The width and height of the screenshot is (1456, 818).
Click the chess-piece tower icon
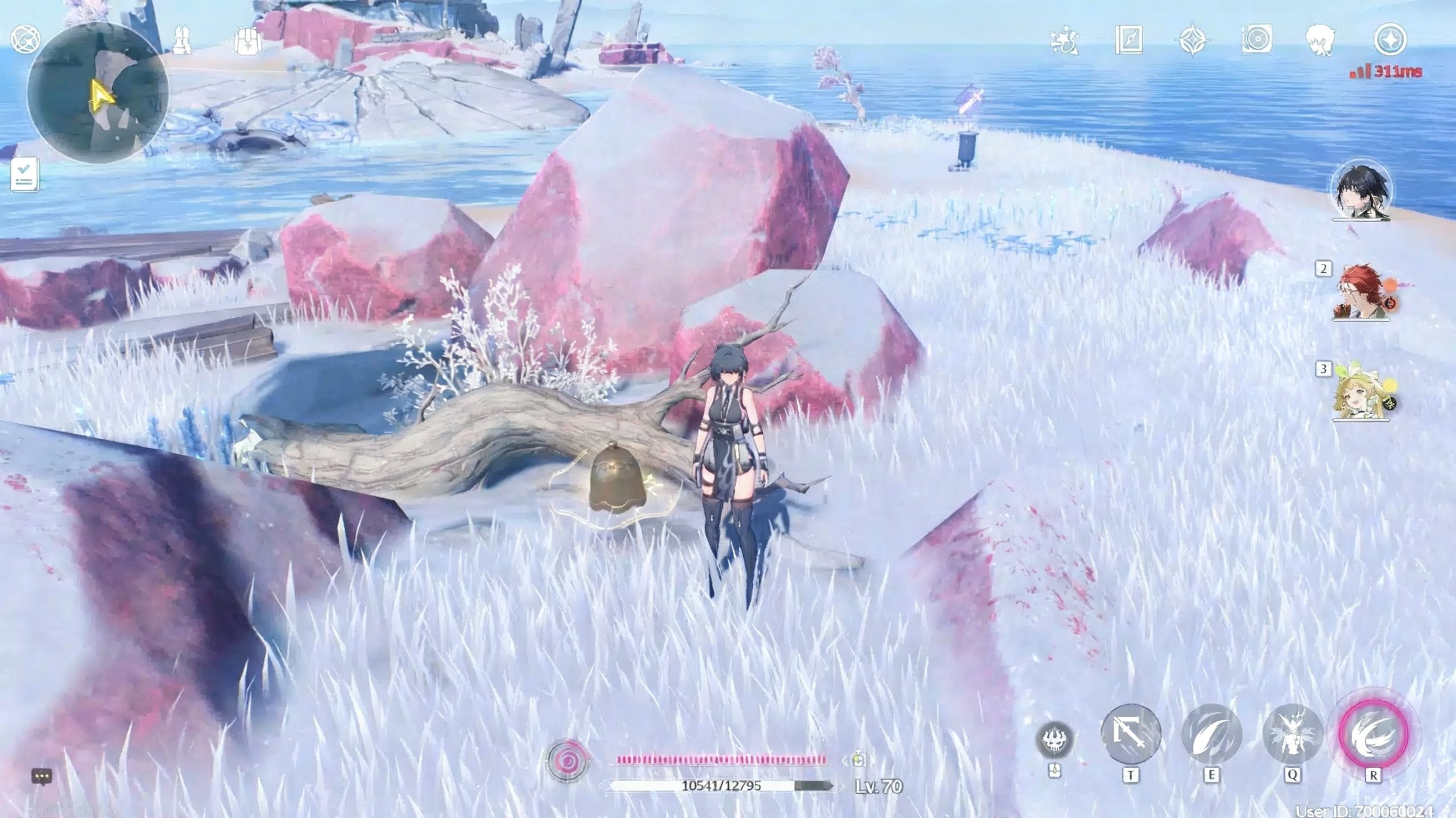pyautogui.click(x=182, y=40)
